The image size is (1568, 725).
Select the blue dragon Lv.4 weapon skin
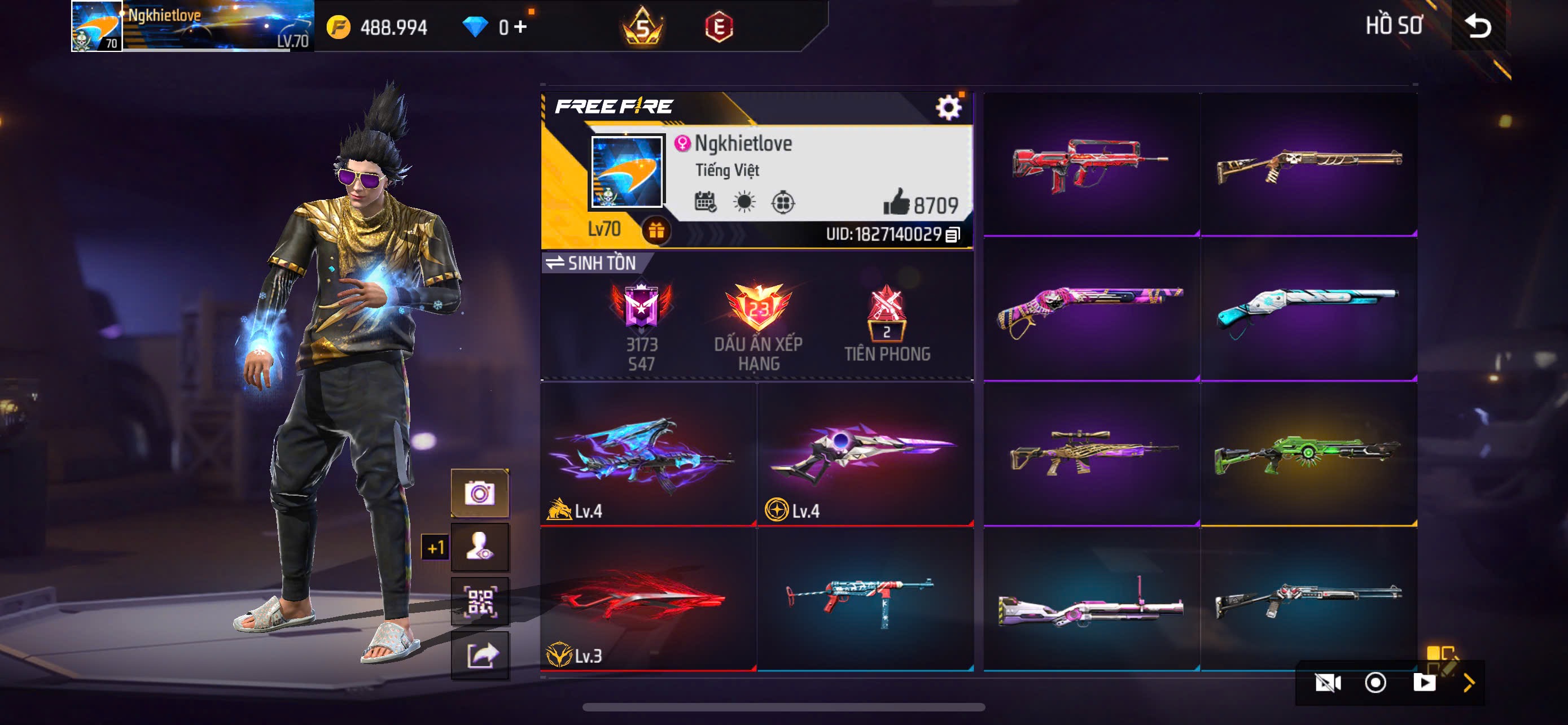click(647, 453)
